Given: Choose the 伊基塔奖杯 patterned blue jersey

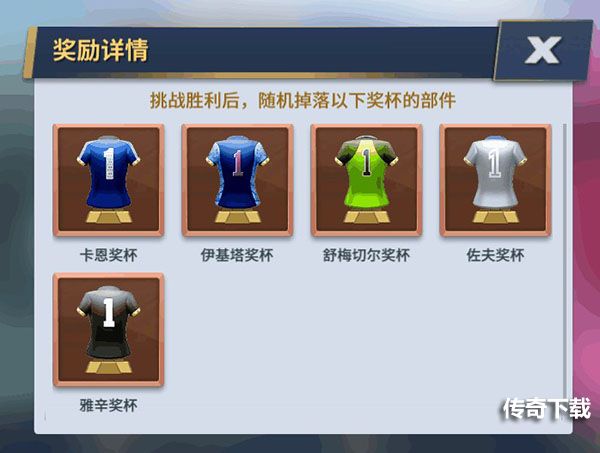Looking at the screenshot, I should point(237,180).
